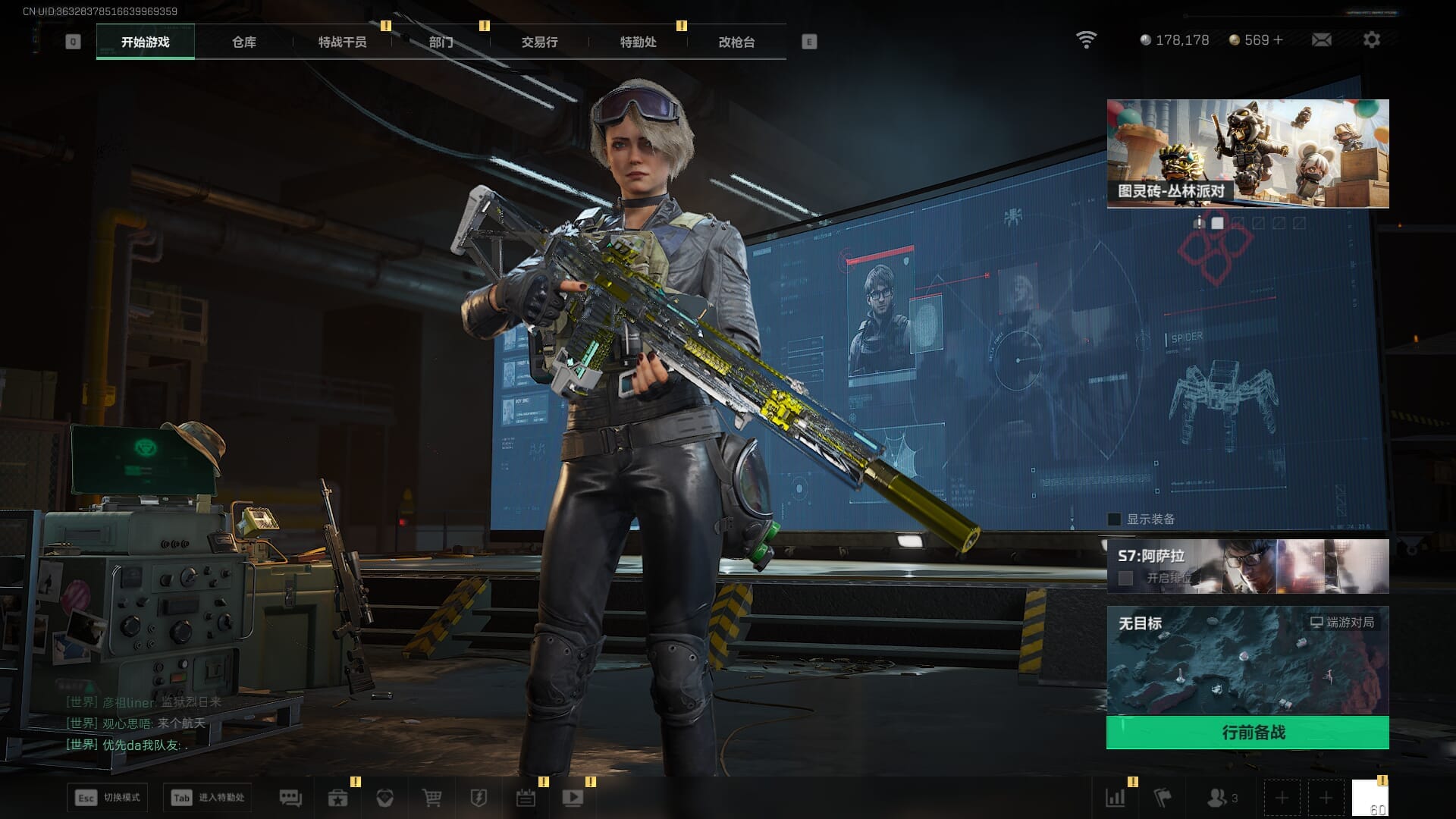Open the chat bubbles icon

pyautogui.click(x=290, y=798)
